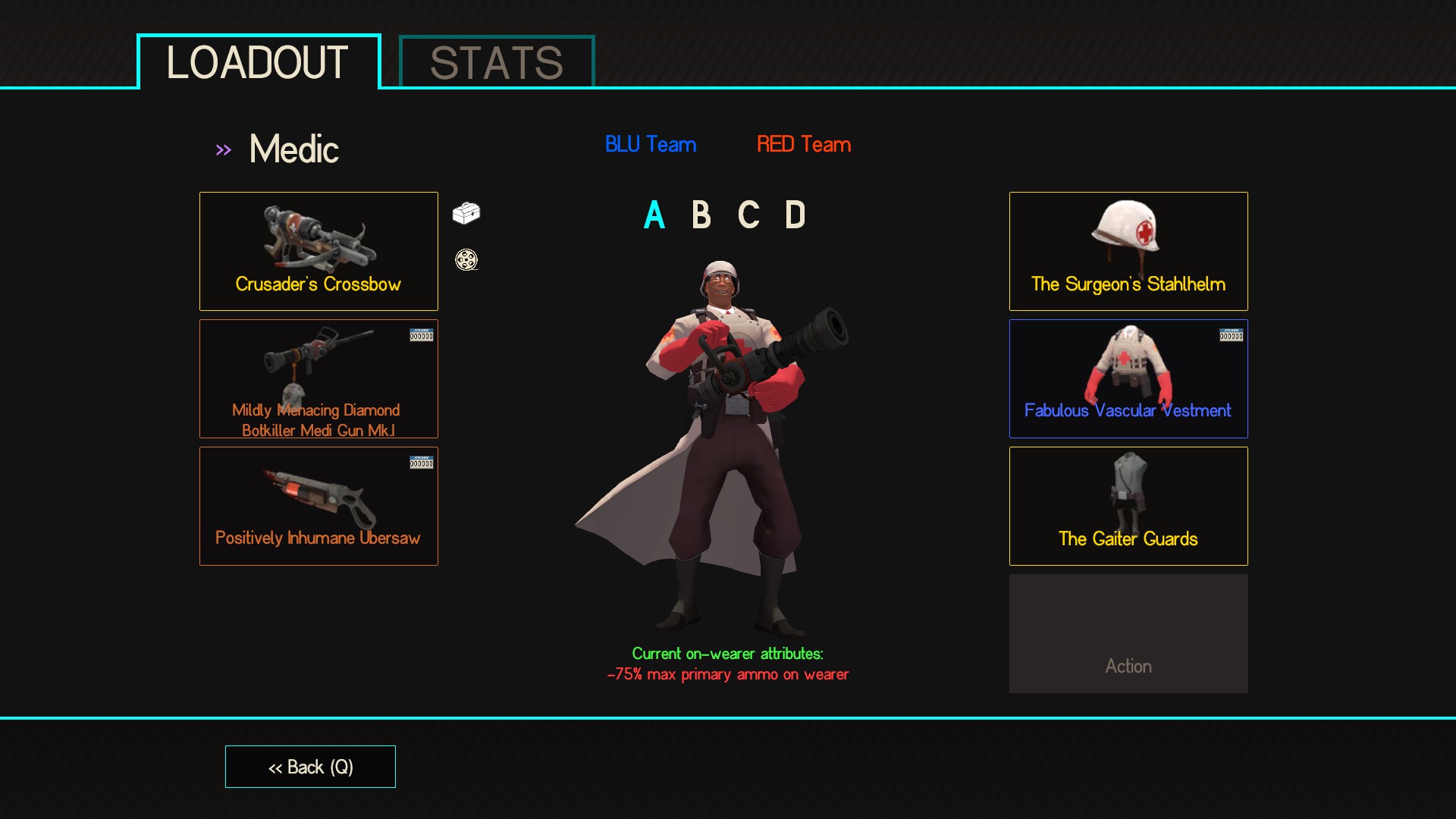This screenshot has height=819, width=1456.
Task: Open the empty Action slot
Action: [1128, 633]
